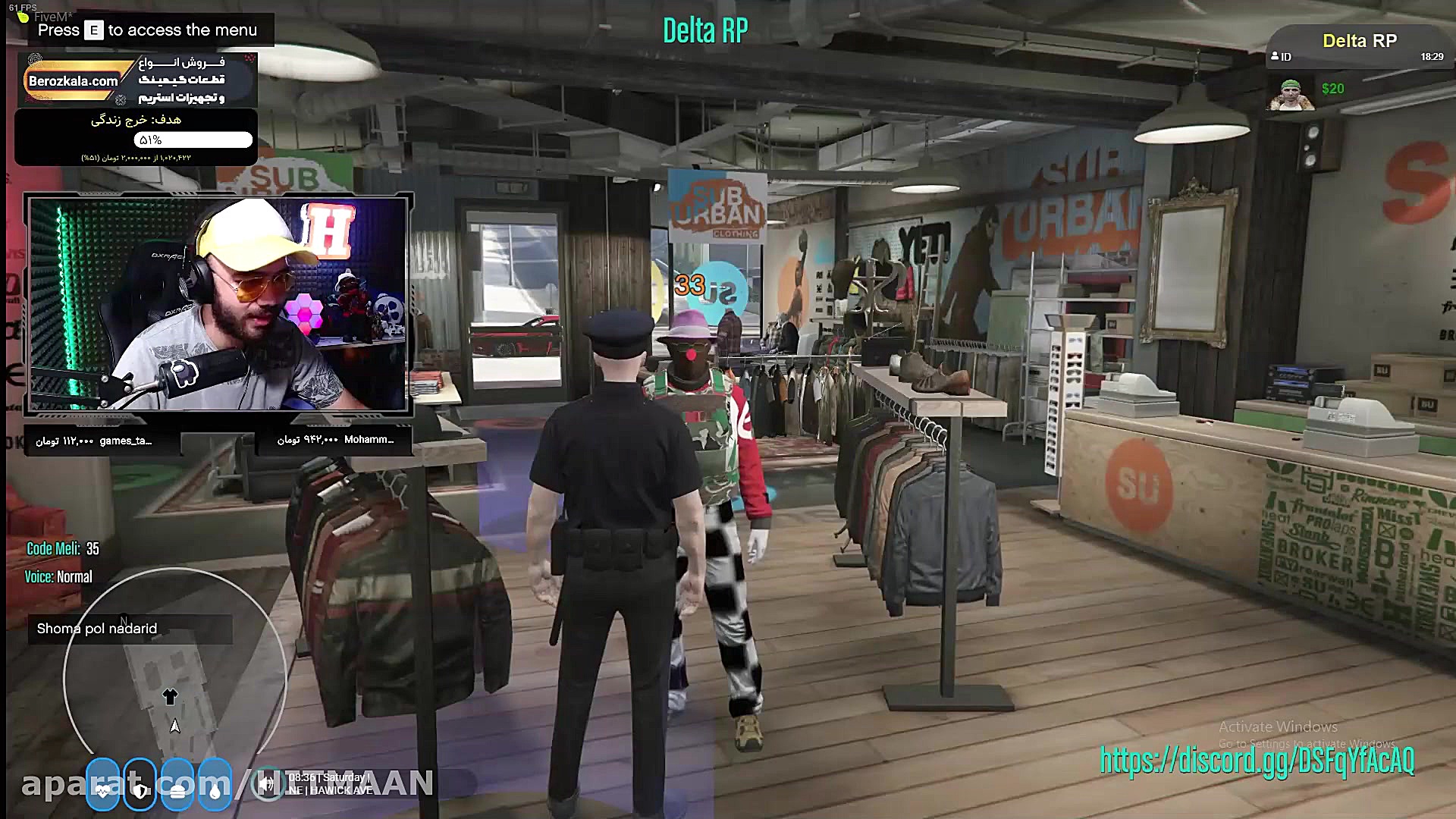Toggle the speaker voice icon
The width and height of the screenshot is (1456, 819).
(x=266, y=784)
